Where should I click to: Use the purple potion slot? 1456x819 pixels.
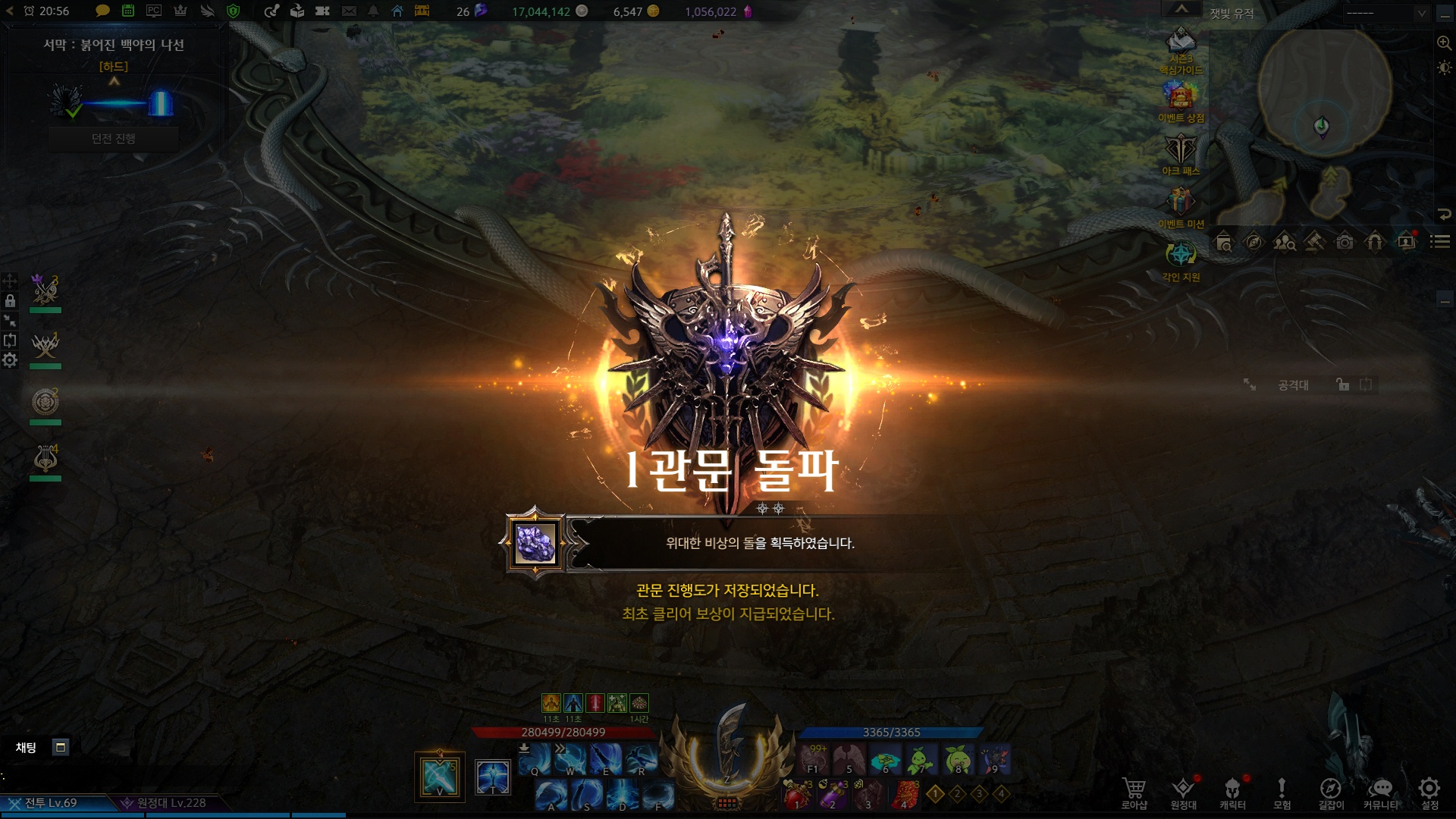(833, 795)
